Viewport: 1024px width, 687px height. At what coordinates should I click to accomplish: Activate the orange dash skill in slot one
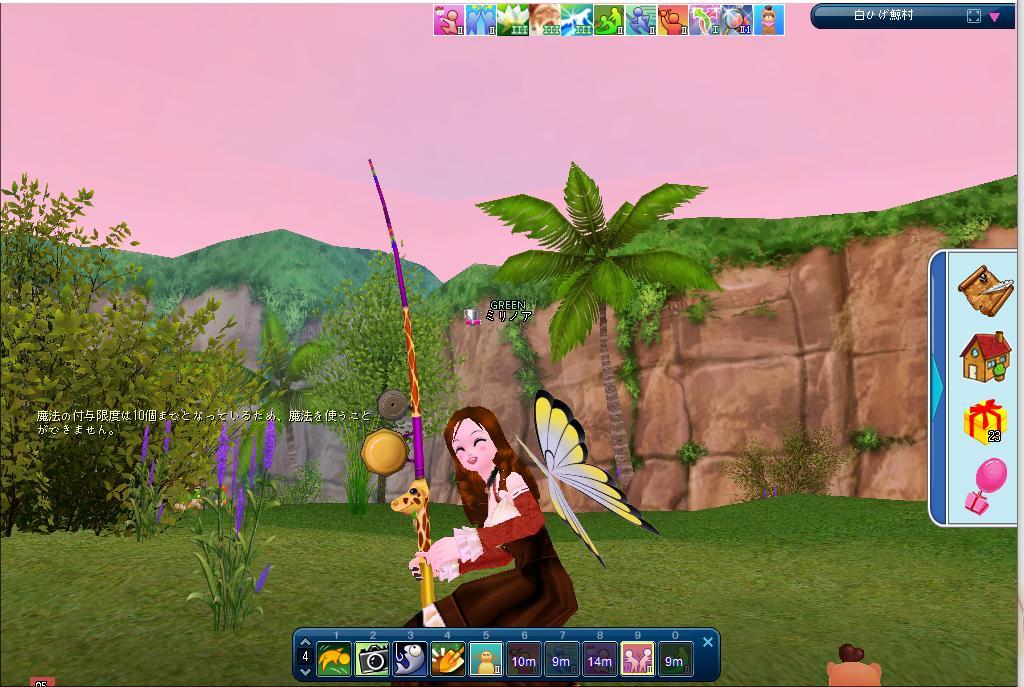(334, 660)
